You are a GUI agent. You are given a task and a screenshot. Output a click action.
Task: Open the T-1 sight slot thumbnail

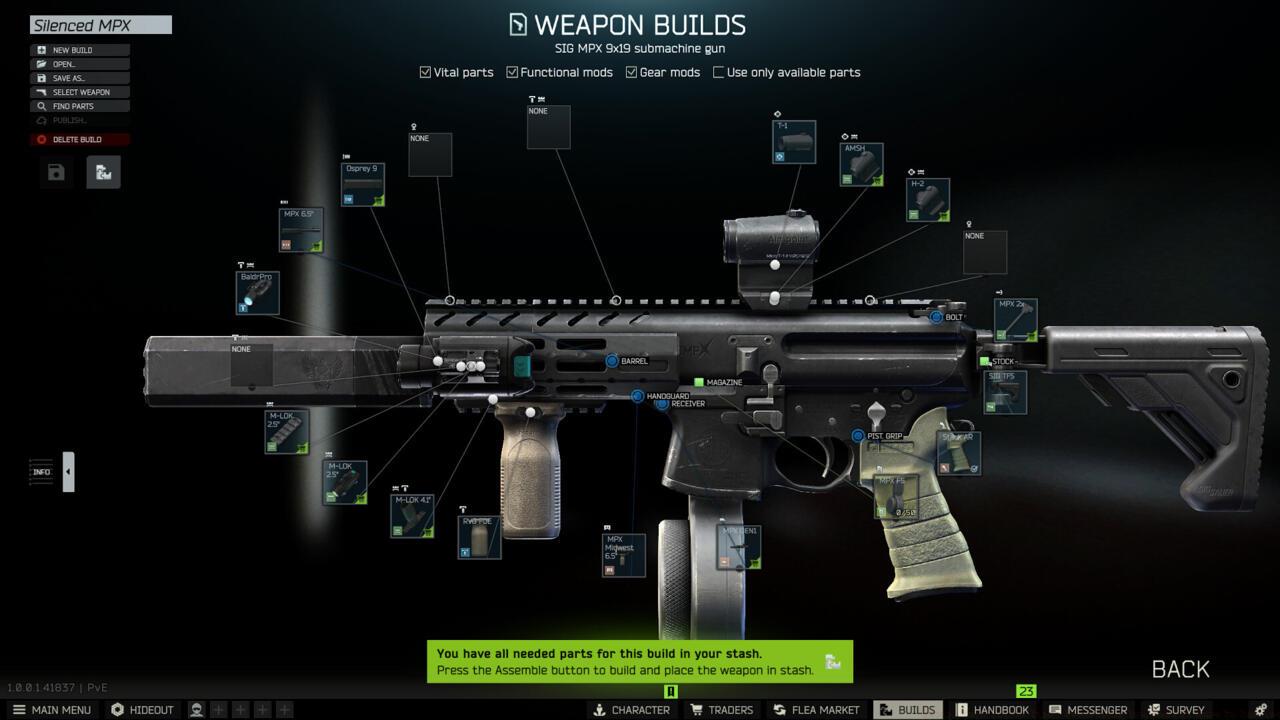[x=793, y=142]
